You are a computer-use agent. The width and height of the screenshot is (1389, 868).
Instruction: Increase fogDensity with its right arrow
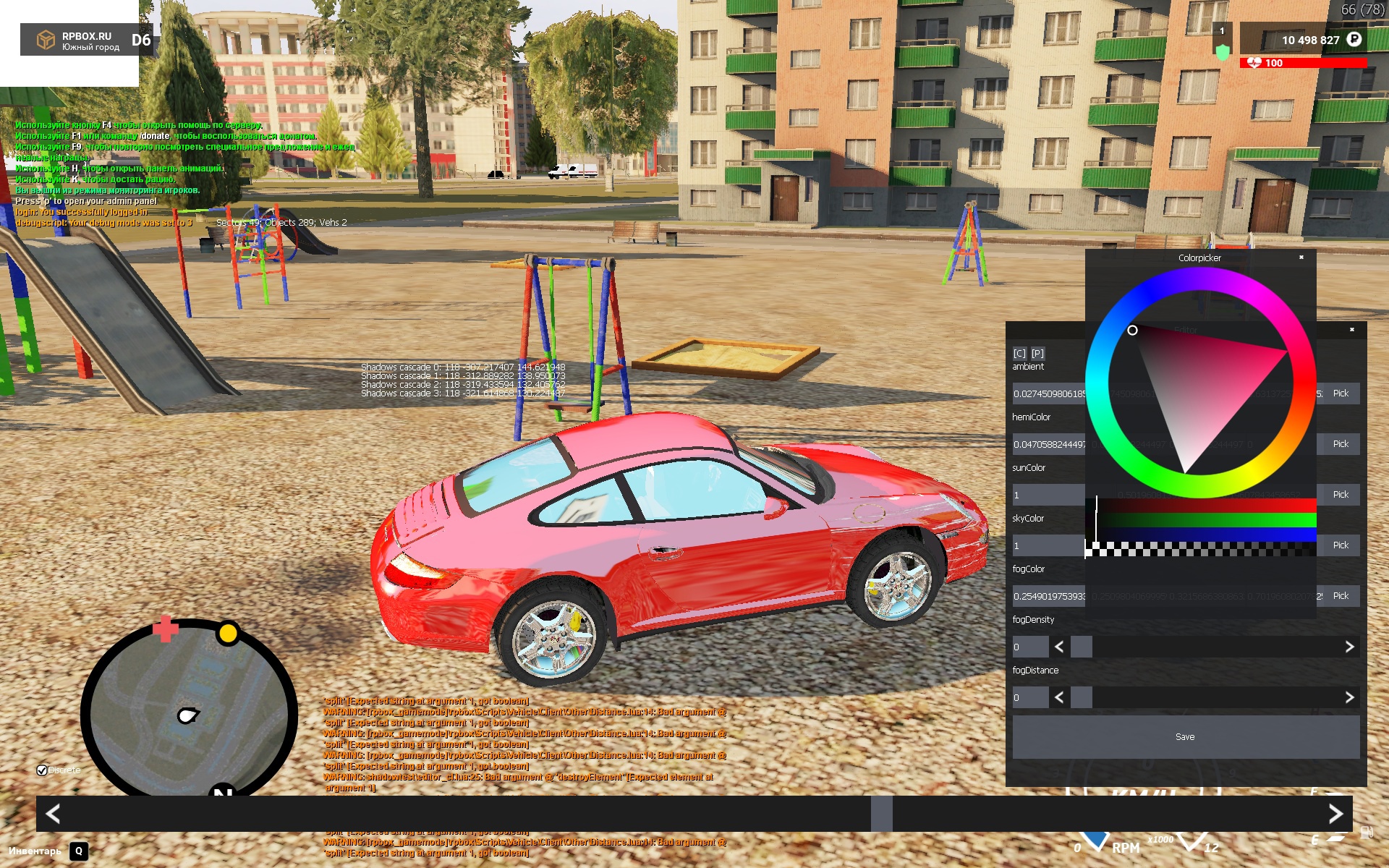pyautogui.click(x=1349, y=647)
